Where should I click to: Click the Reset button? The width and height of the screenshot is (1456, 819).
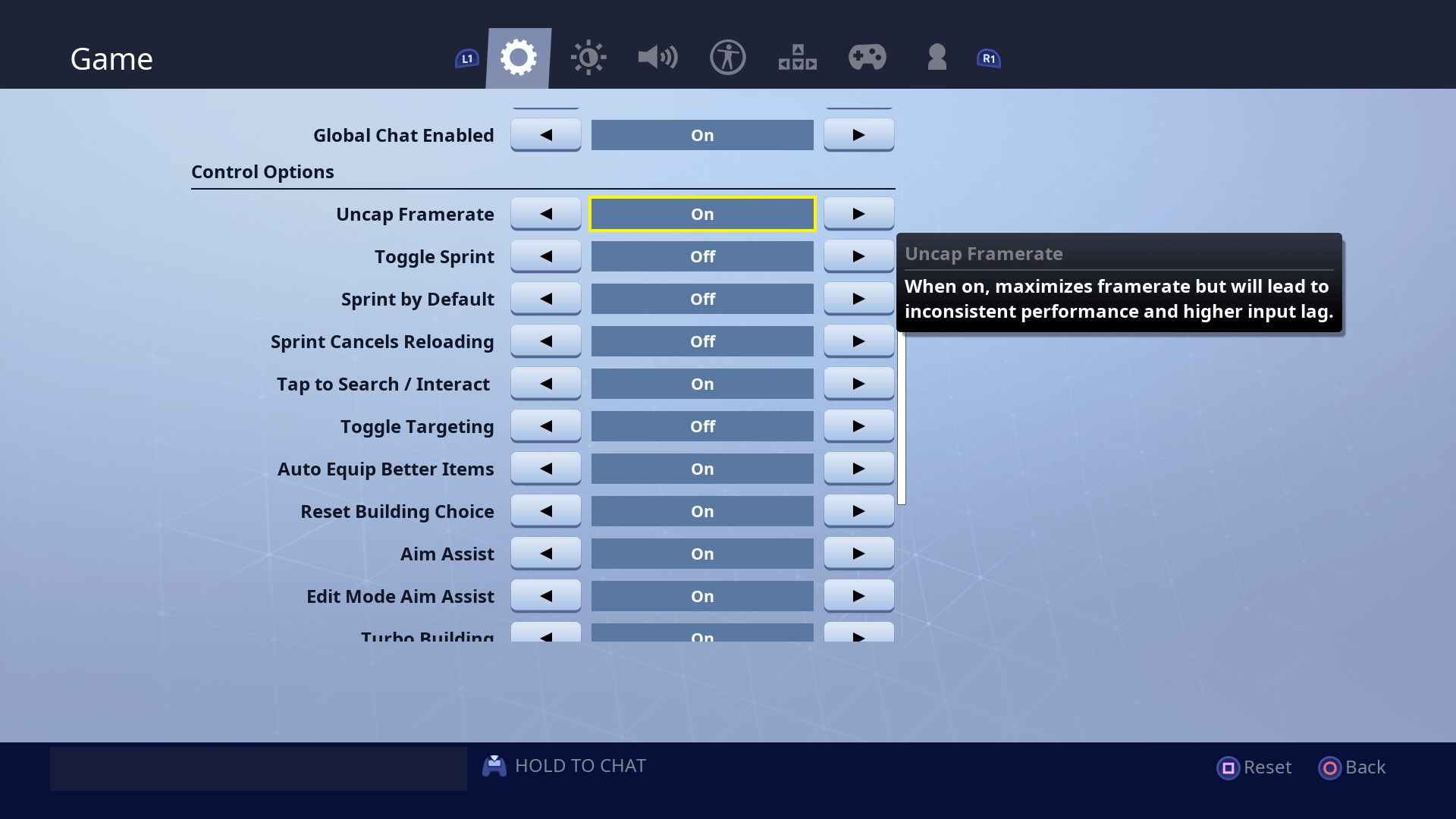pos(1254,767)
